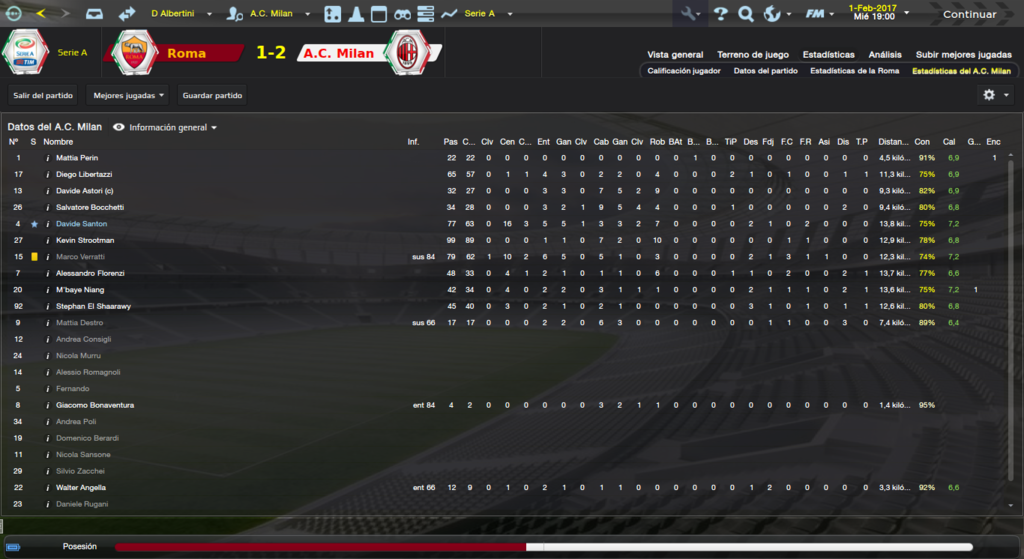Viewport: 1024px width, 559px height.
Task: Exit via Salir del partido
Action: click(x=43, y=95)
